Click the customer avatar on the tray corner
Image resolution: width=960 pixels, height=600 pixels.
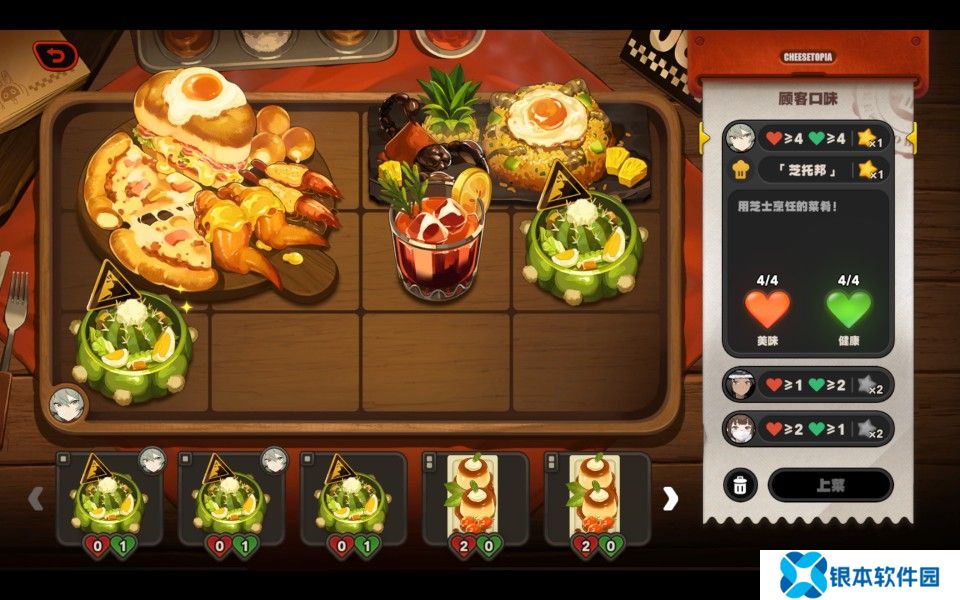tap(67, 404)
